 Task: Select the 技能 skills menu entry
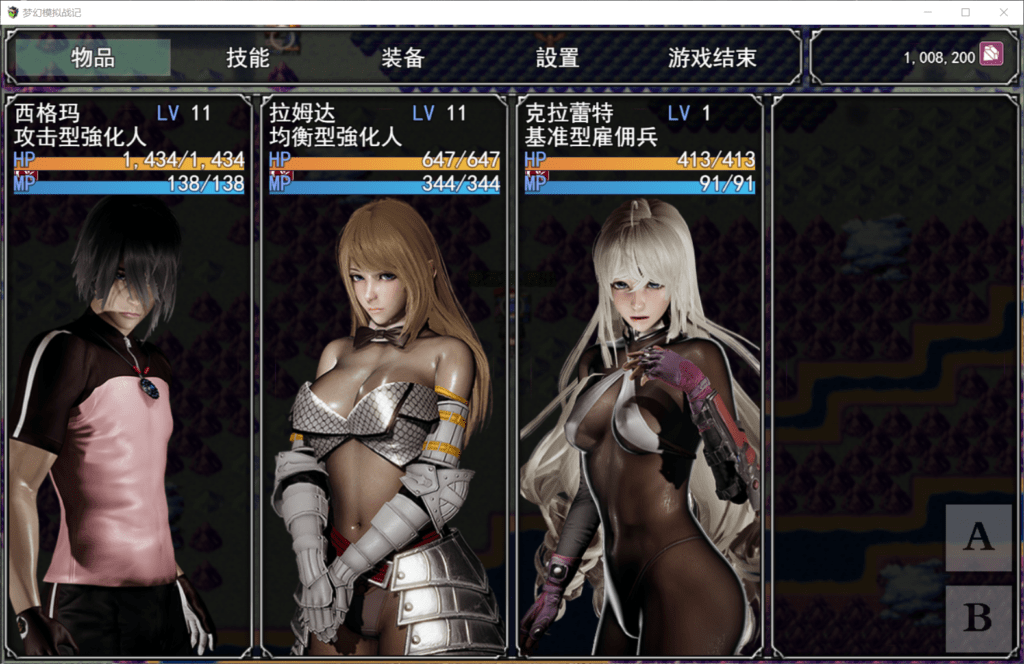point(248,58)
